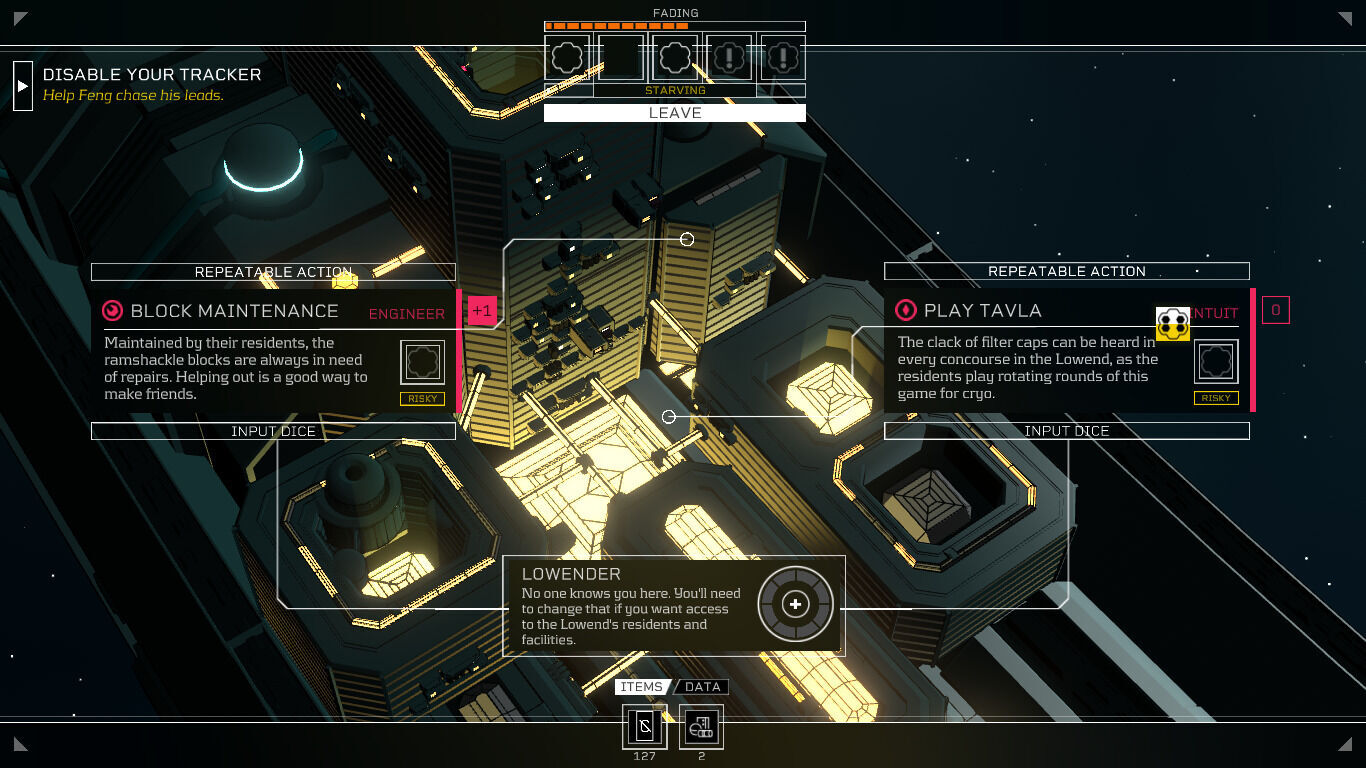Select the Lowender clock dial
1366x768 pixels.
[795, 604]
